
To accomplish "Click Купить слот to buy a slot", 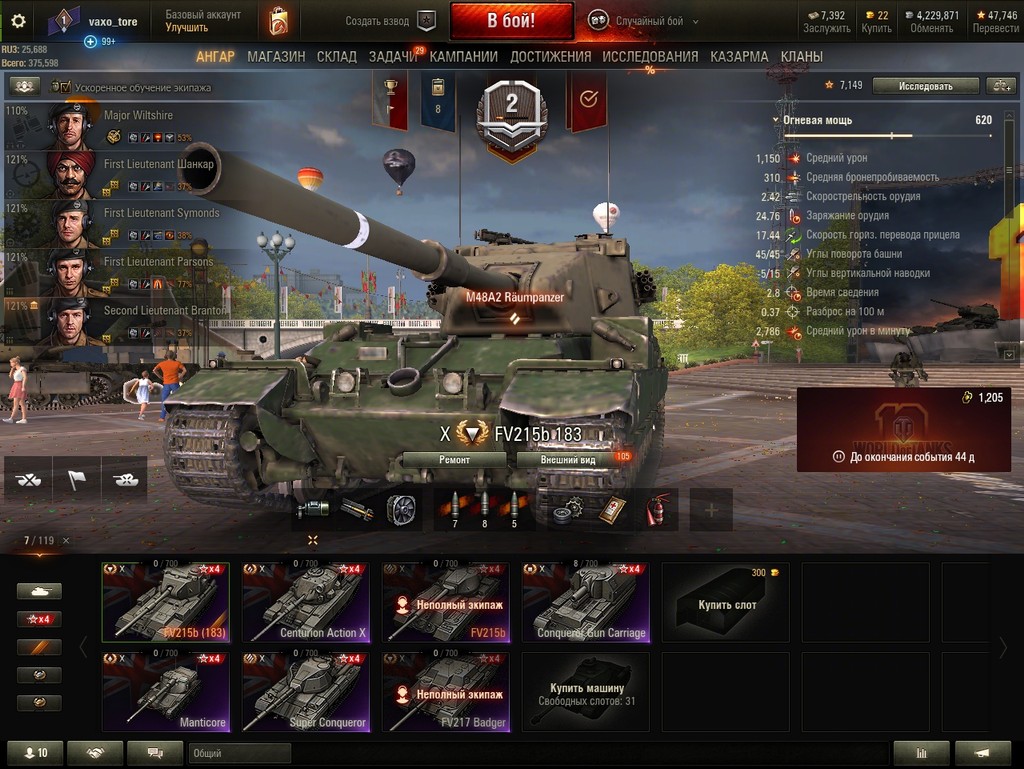I will pos(725,602).
